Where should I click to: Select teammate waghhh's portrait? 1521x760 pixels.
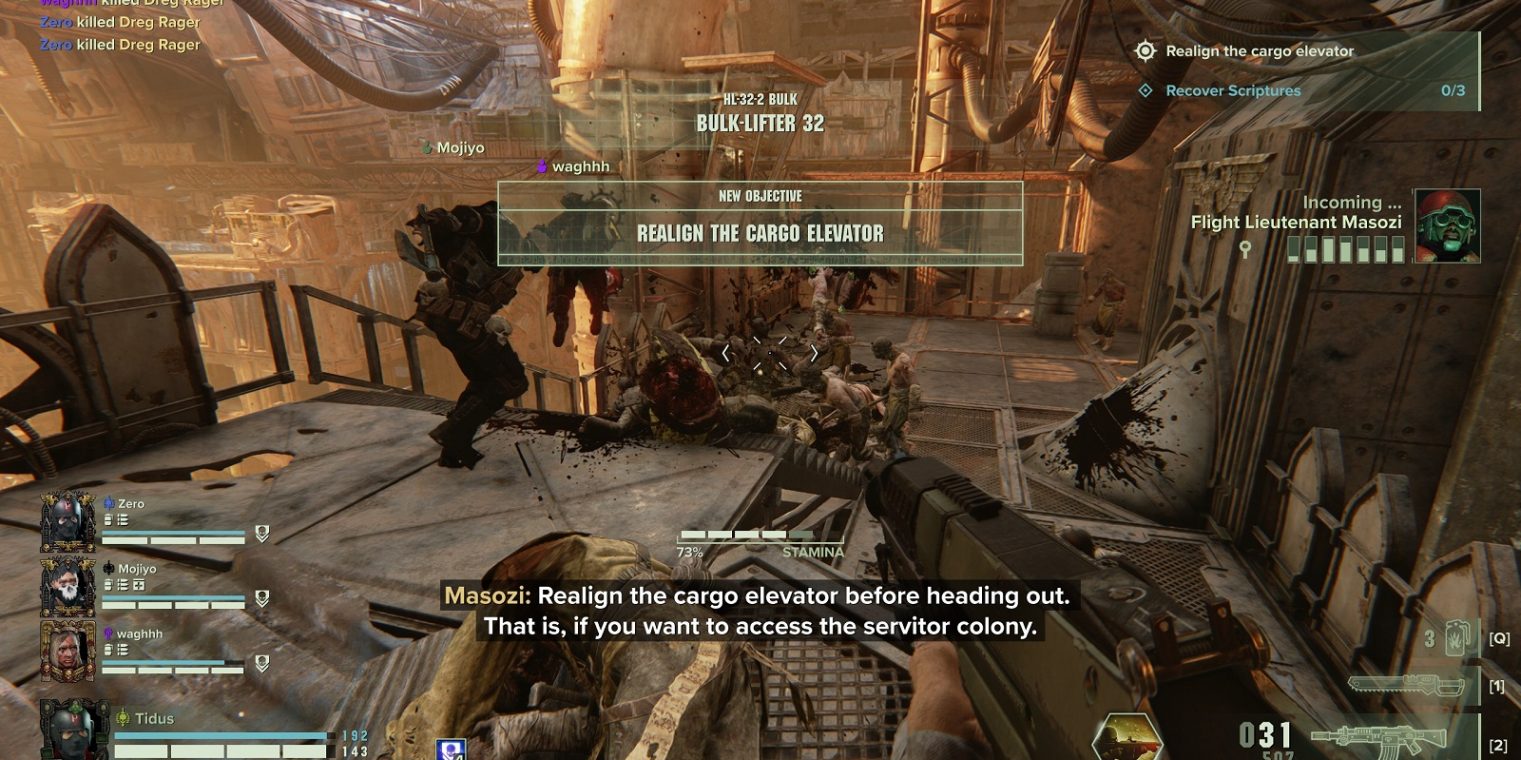68,652
